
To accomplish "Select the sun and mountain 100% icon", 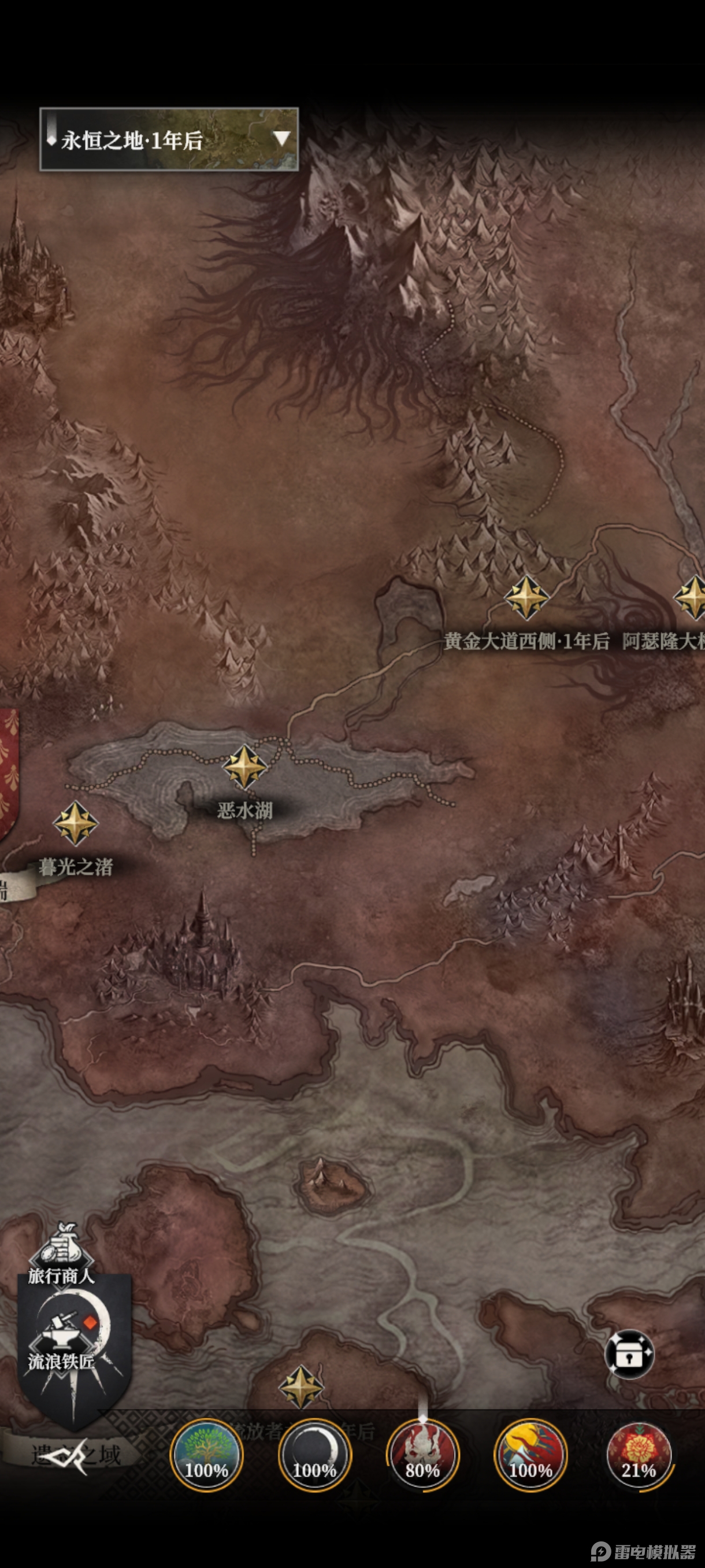I will coord(530,1456).
